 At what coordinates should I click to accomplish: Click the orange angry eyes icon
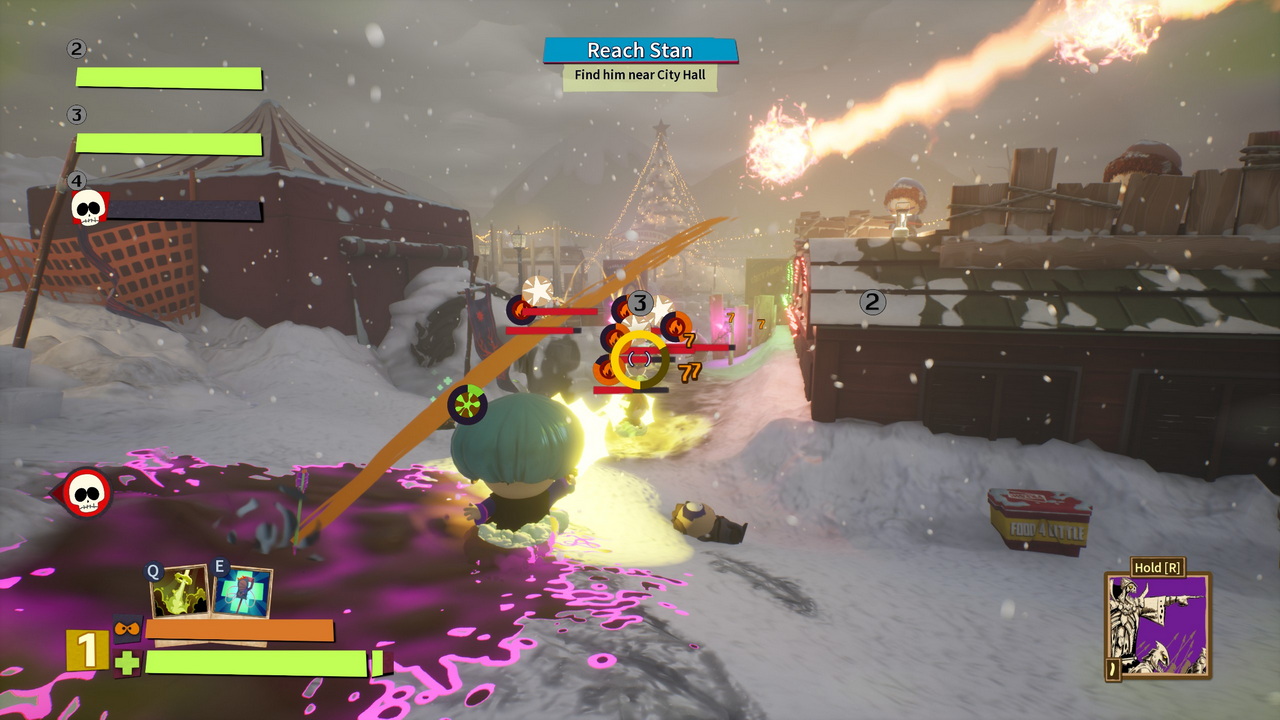point(128,629)
